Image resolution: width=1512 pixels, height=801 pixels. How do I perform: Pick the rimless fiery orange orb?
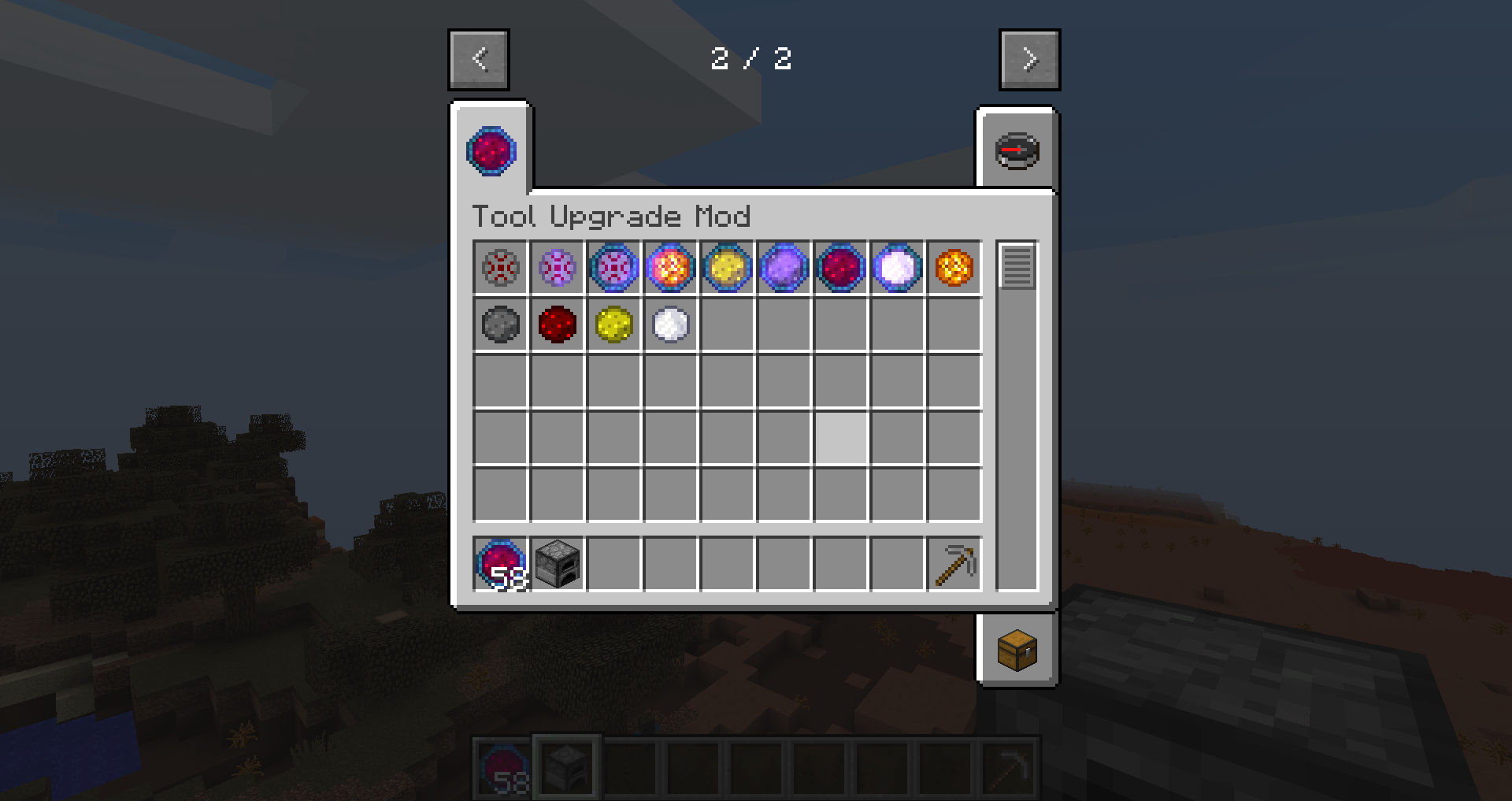click(x=954, y=268)
